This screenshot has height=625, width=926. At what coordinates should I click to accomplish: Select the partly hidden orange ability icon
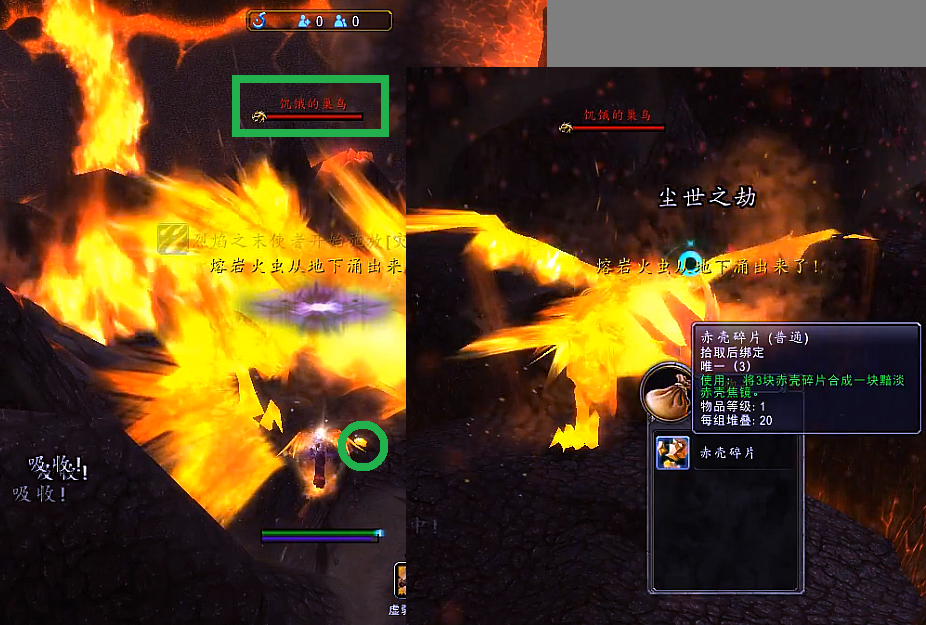[x=400, y=580]
